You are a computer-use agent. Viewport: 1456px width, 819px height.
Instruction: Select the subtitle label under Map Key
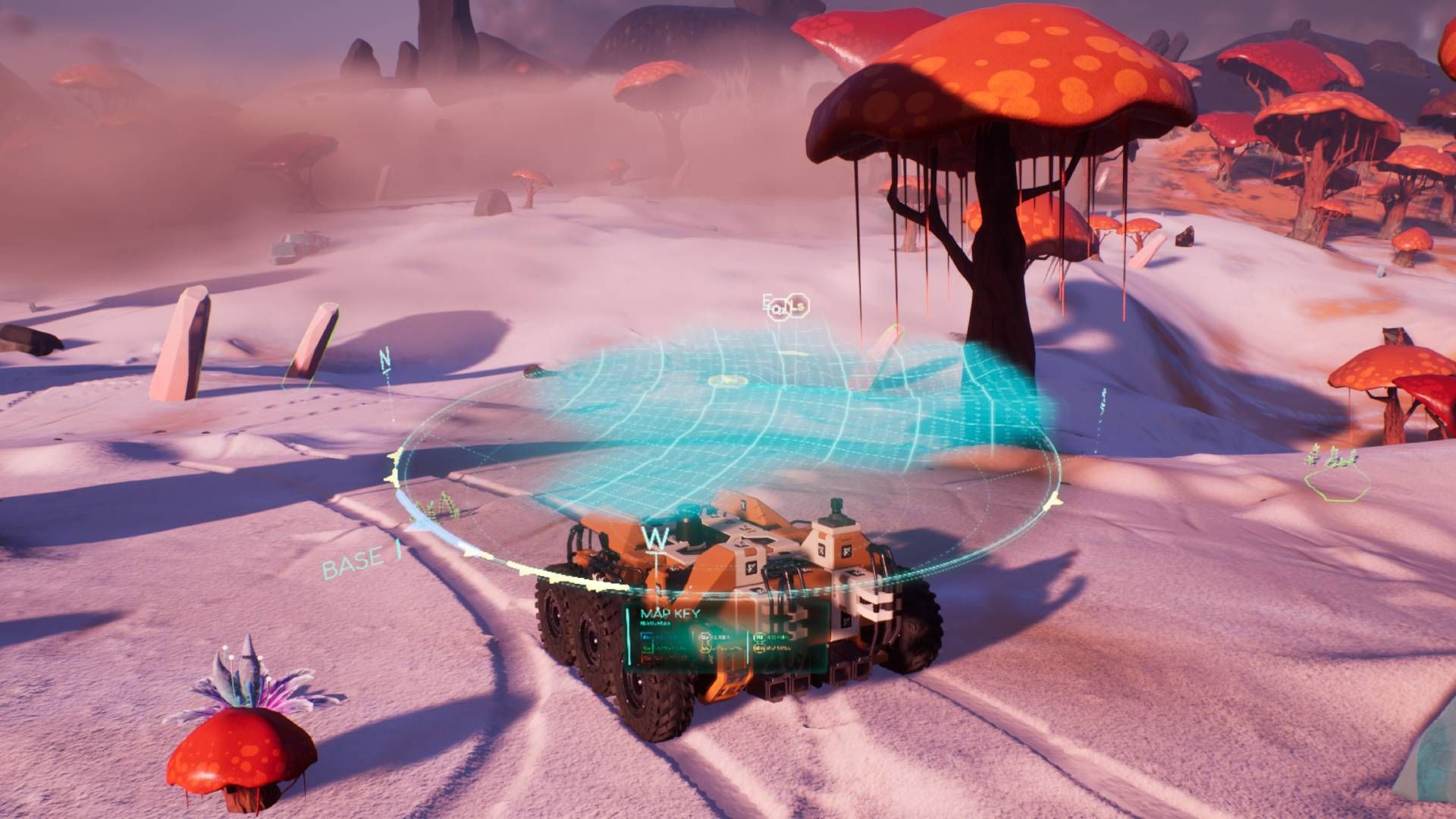point(654,623)
